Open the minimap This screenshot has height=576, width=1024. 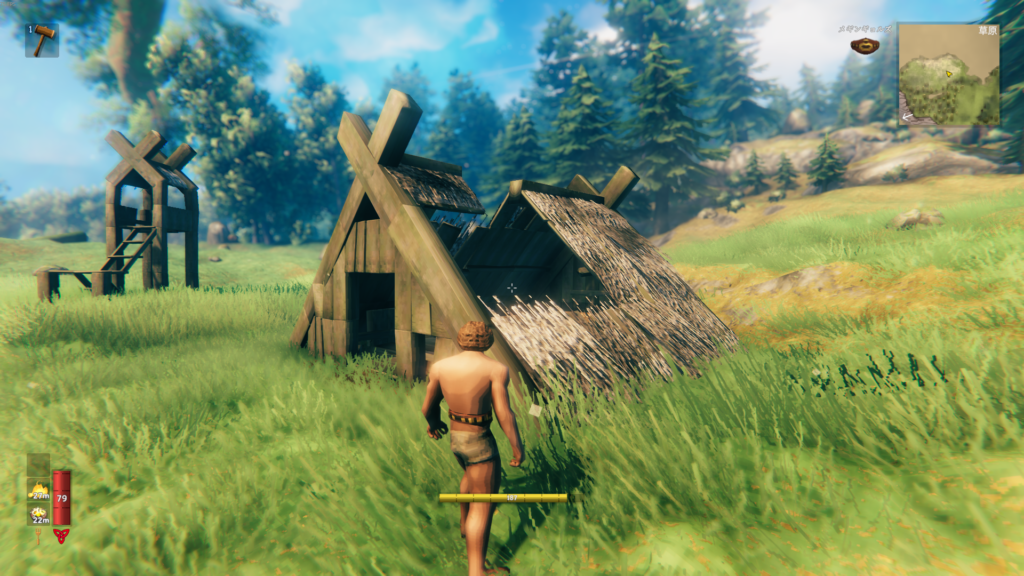pyautogui.click(x=948, y=74)
